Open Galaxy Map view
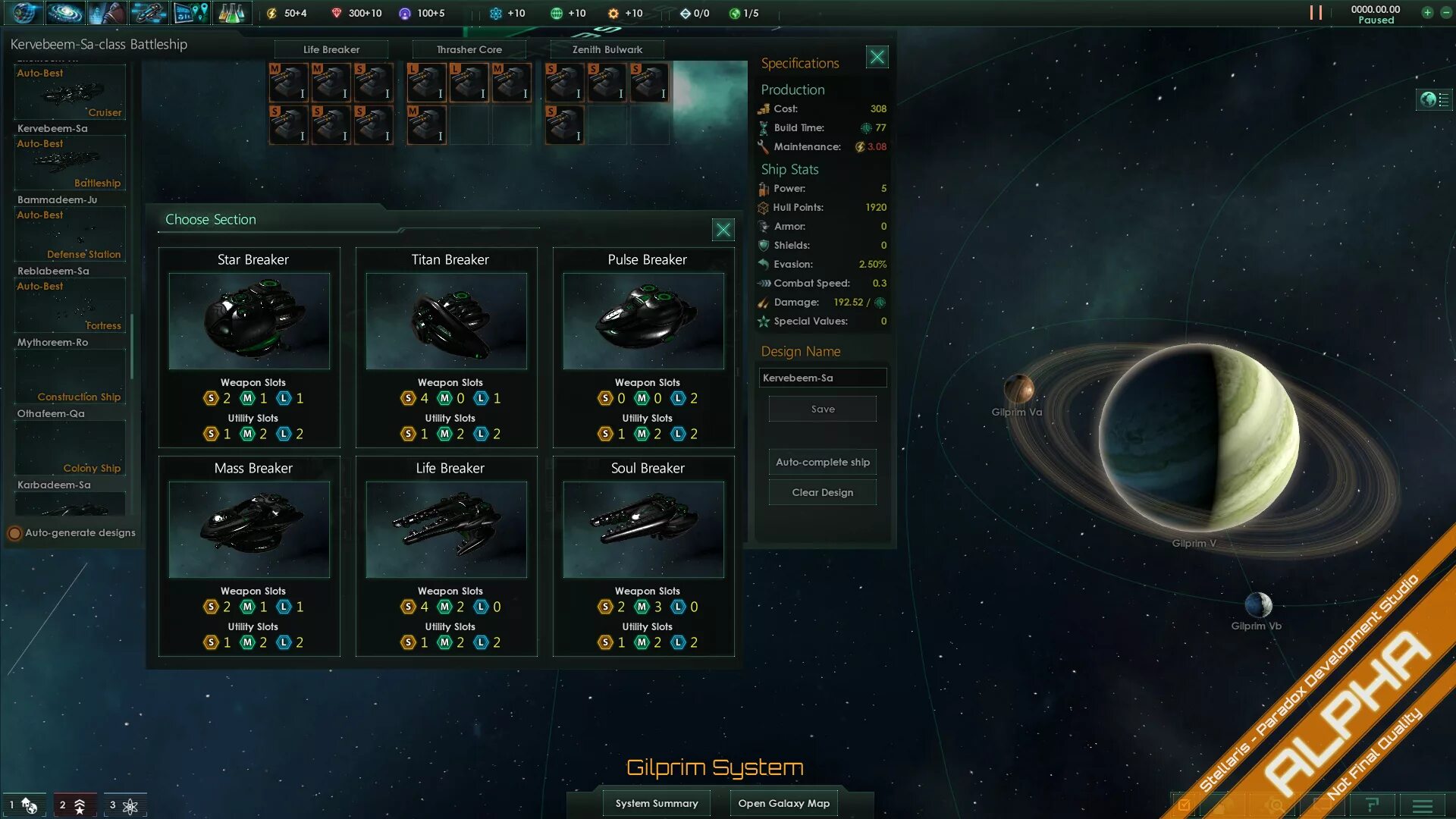Image resolution: width=1456 pixels, height=819 pixels. pos(783,803)
